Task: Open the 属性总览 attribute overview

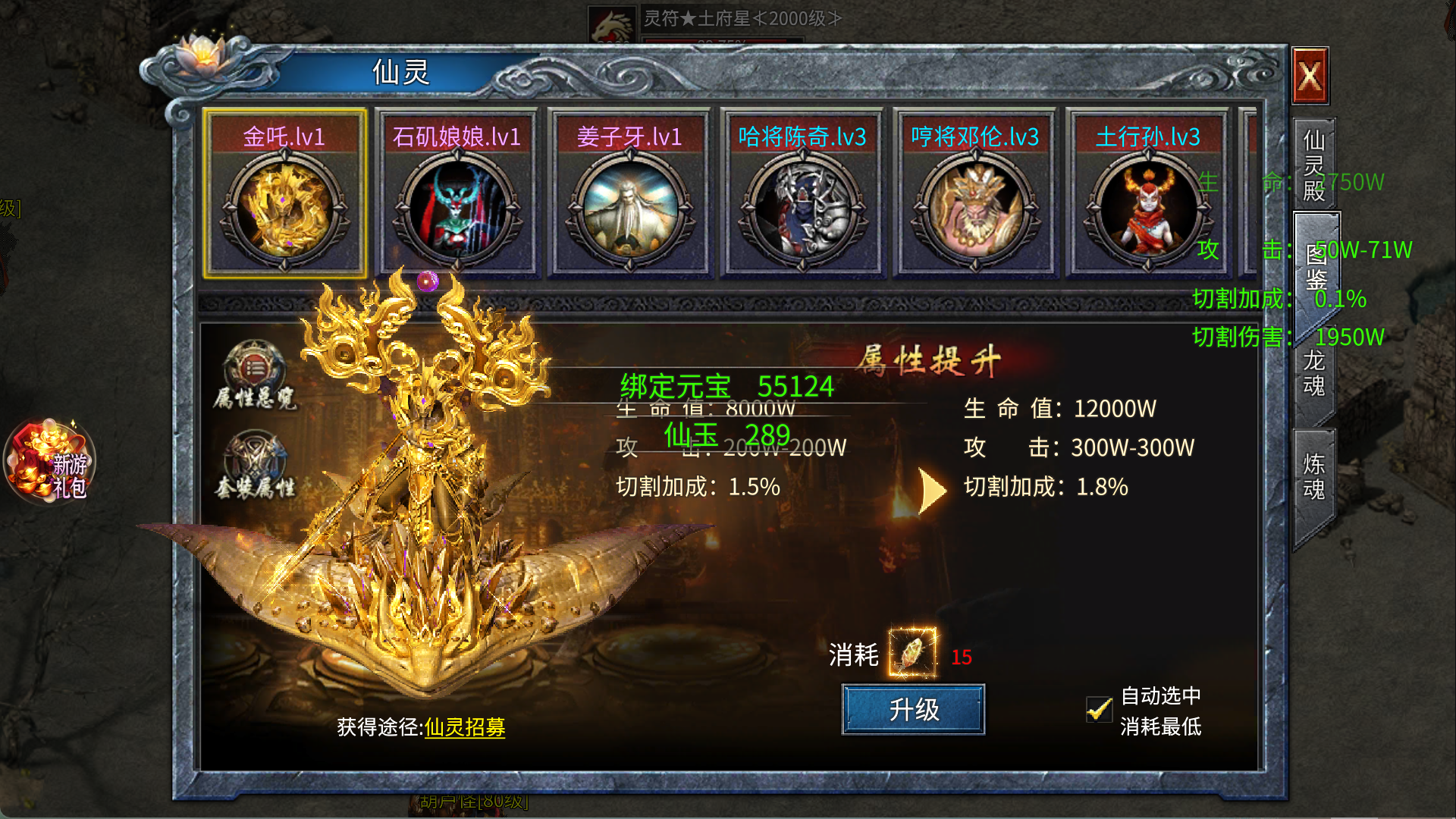Action: coord(254,376)
